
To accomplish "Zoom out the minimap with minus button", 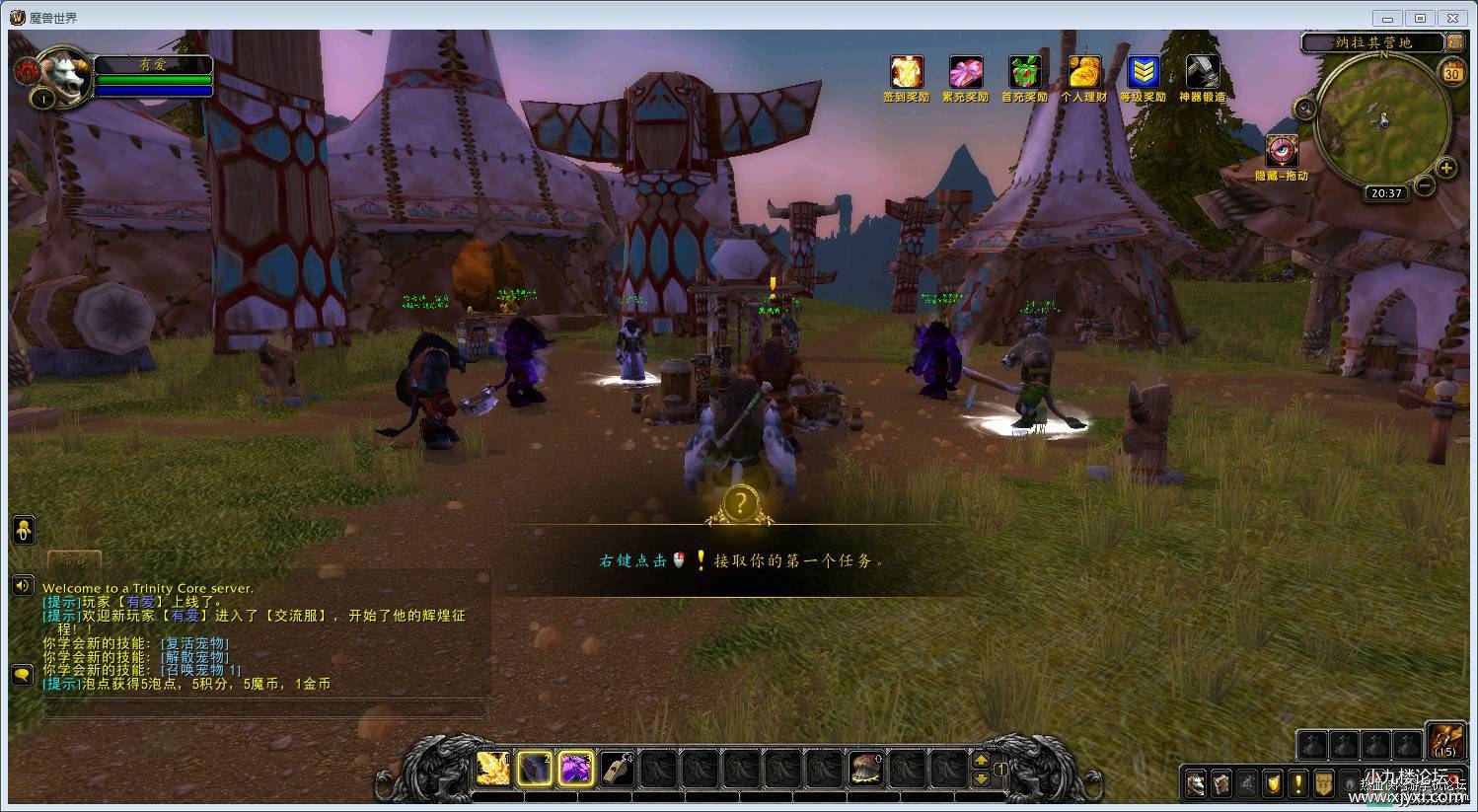I will pyautogui.click(x=1424, y=185).
